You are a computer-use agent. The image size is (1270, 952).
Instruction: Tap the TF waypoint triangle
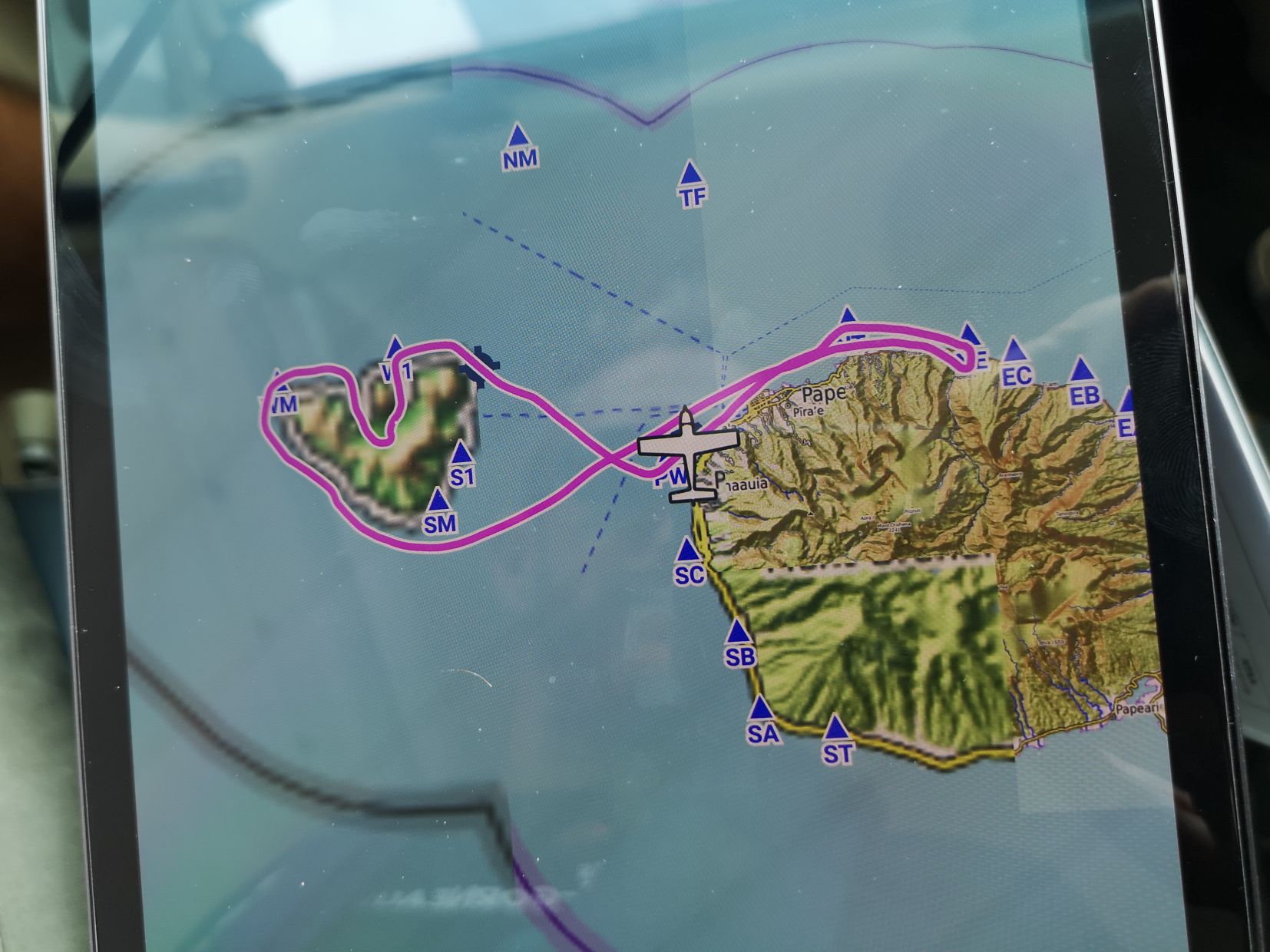tap(691, 174)
